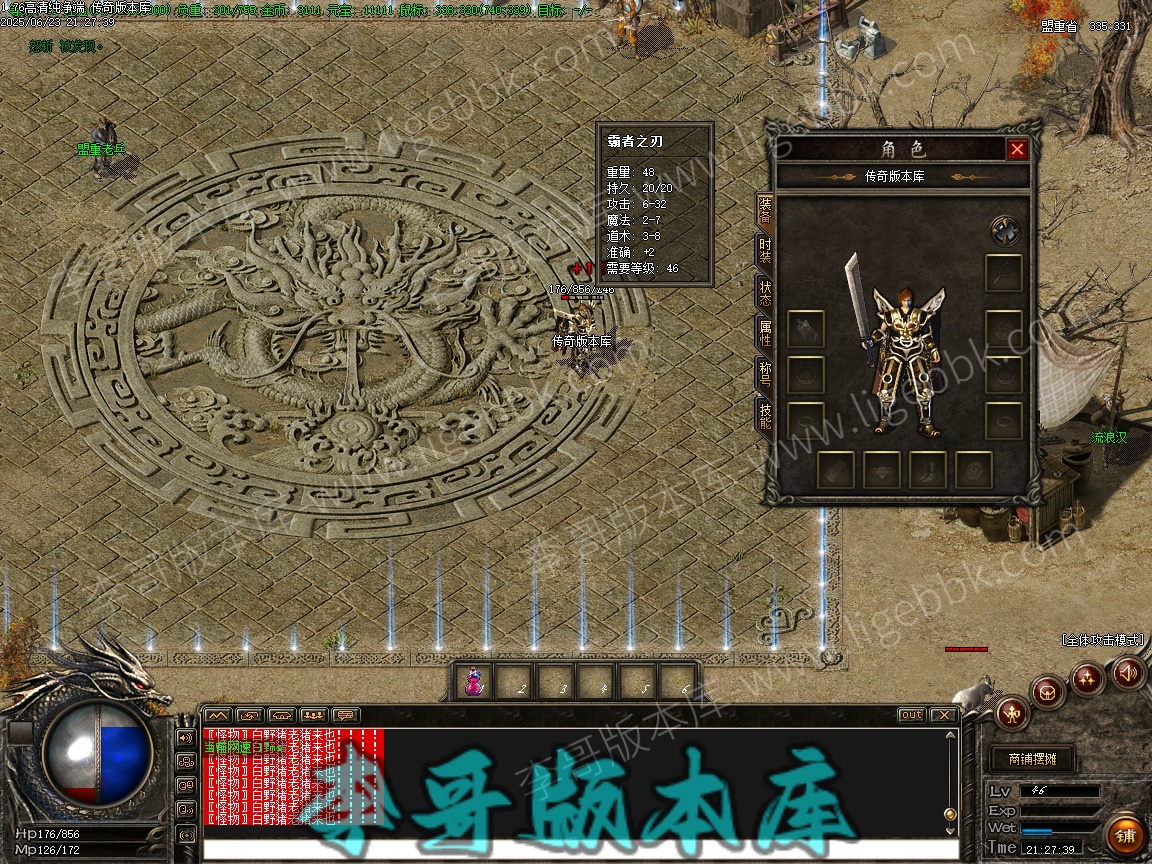Toggle the round speaker sound button
Viewport: 1152px width, 864px height.
(x=1128, y=673)
